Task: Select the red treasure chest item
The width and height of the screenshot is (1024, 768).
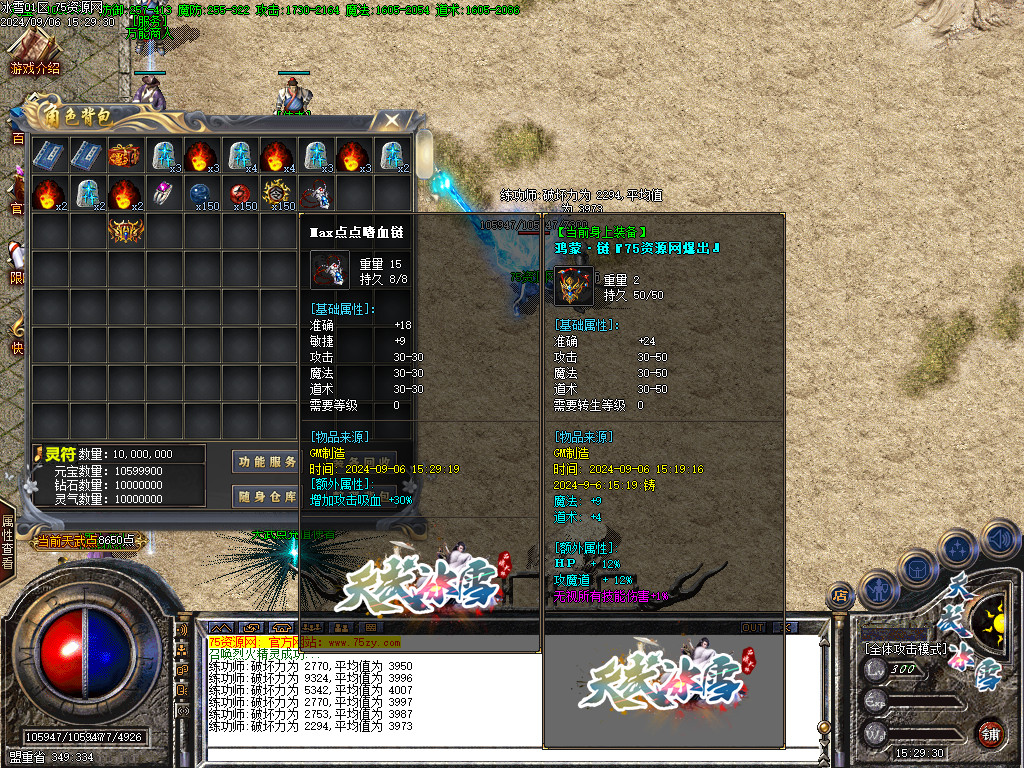Action: (x=125, y=155)
